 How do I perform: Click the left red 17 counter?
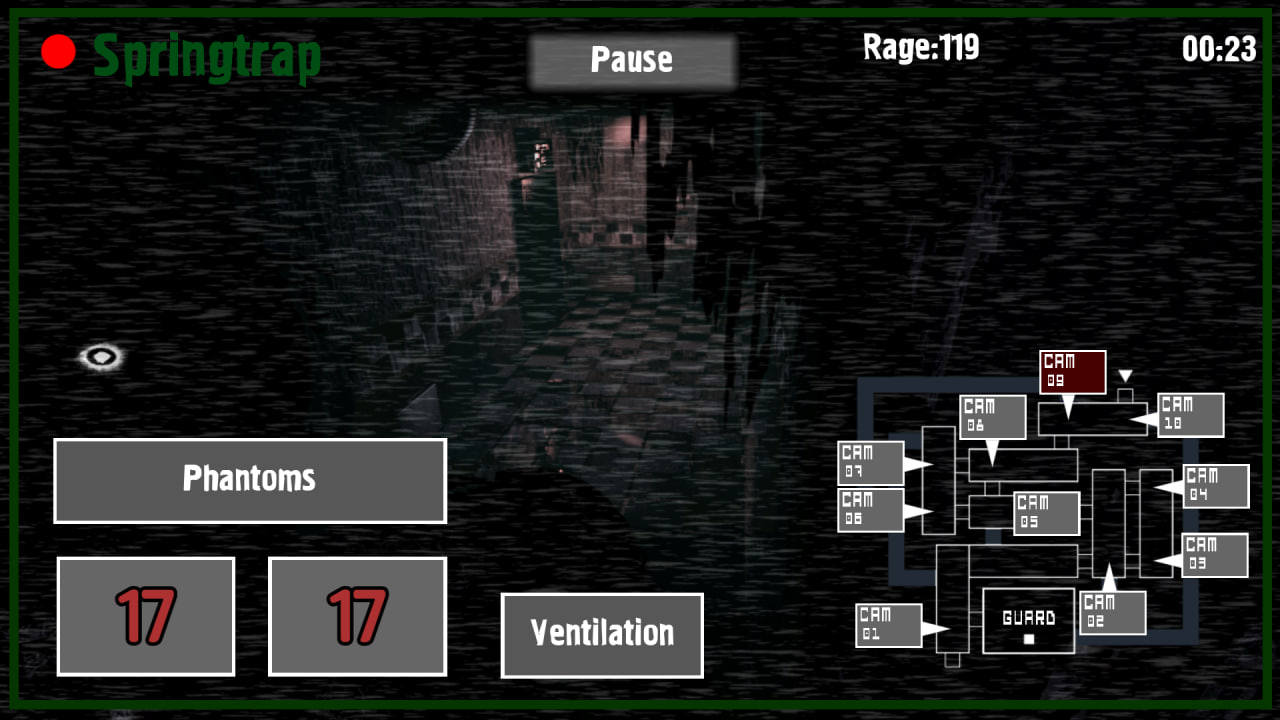point(145,615)
